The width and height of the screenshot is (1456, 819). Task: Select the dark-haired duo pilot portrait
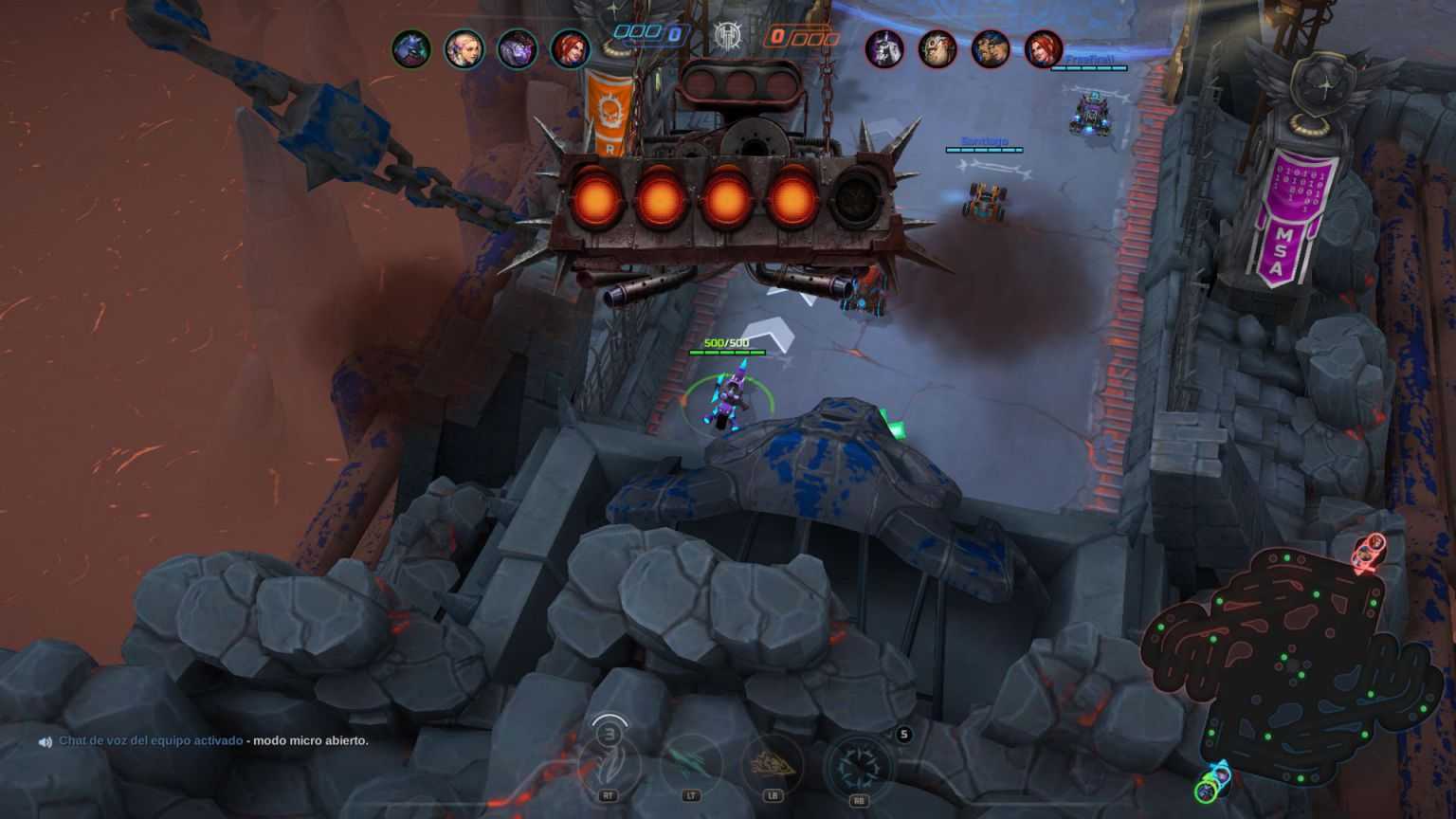point(990,48)
